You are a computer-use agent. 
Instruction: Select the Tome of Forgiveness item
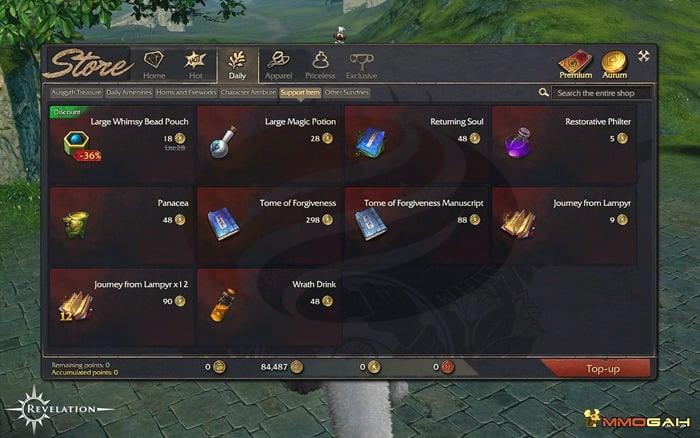tap(270, 218)
